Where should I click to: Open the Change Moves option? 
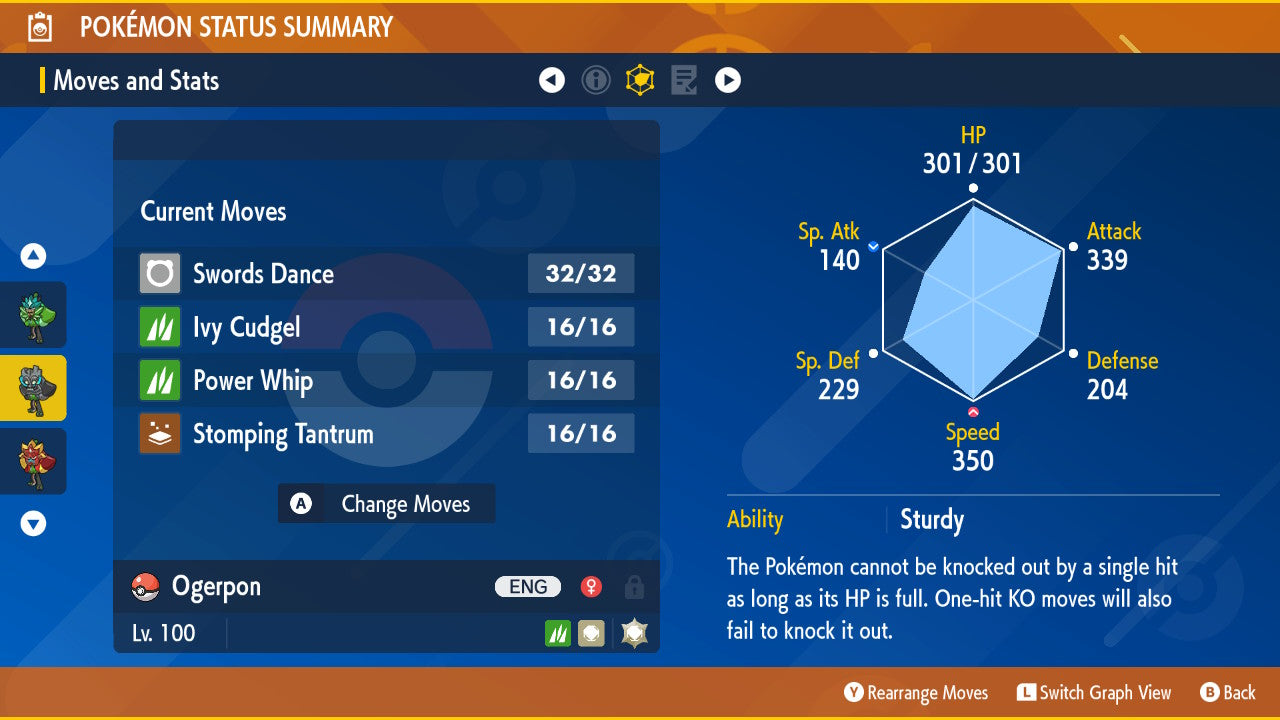coord(386,504)
